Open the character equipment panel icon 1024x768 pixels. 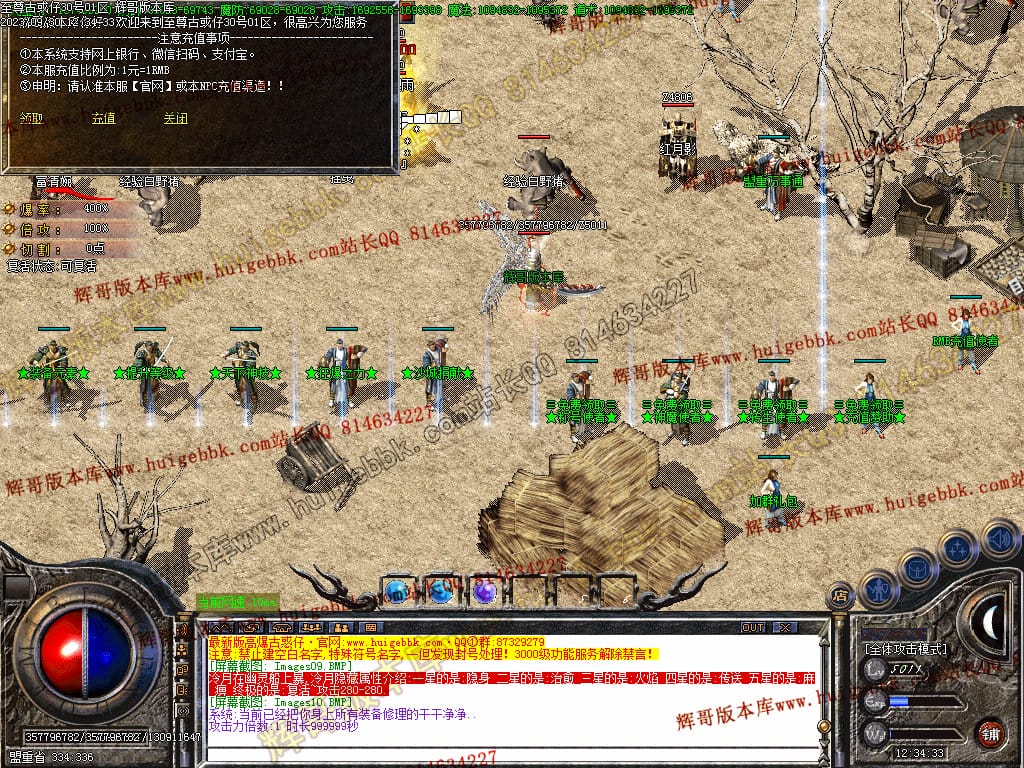(x=877, y=589)
